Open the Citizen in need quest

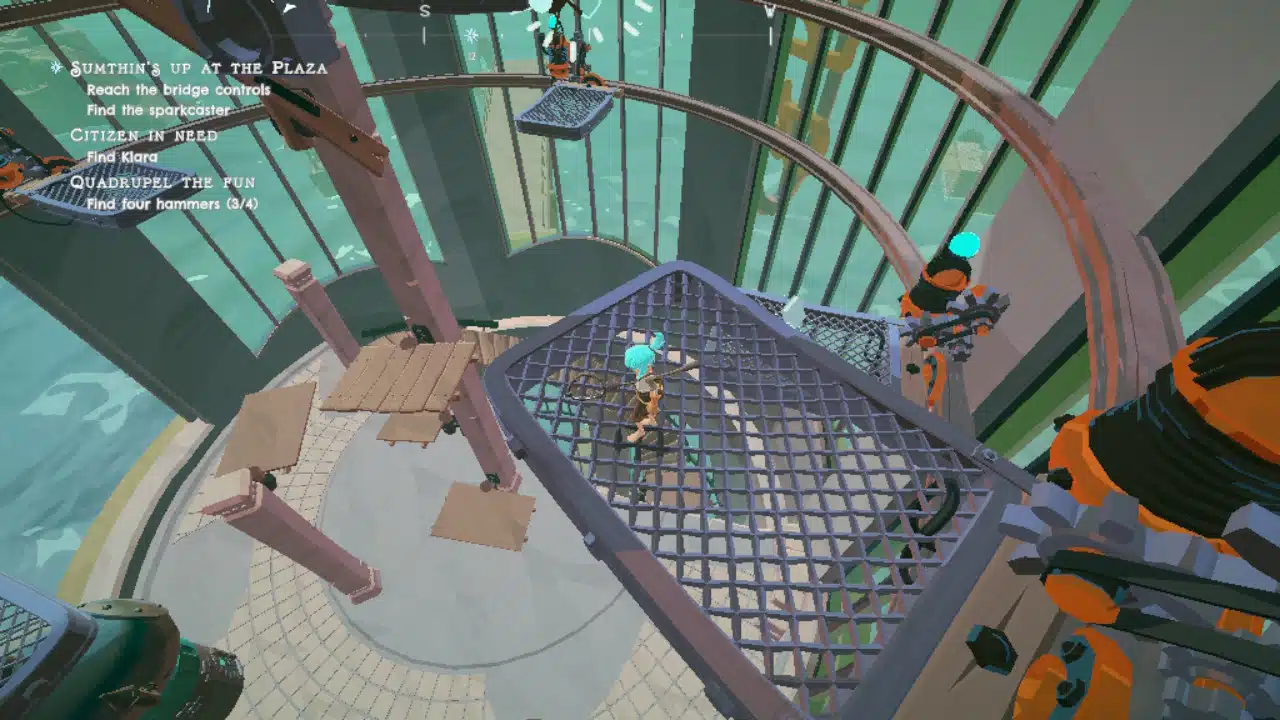tap(144, 135)
